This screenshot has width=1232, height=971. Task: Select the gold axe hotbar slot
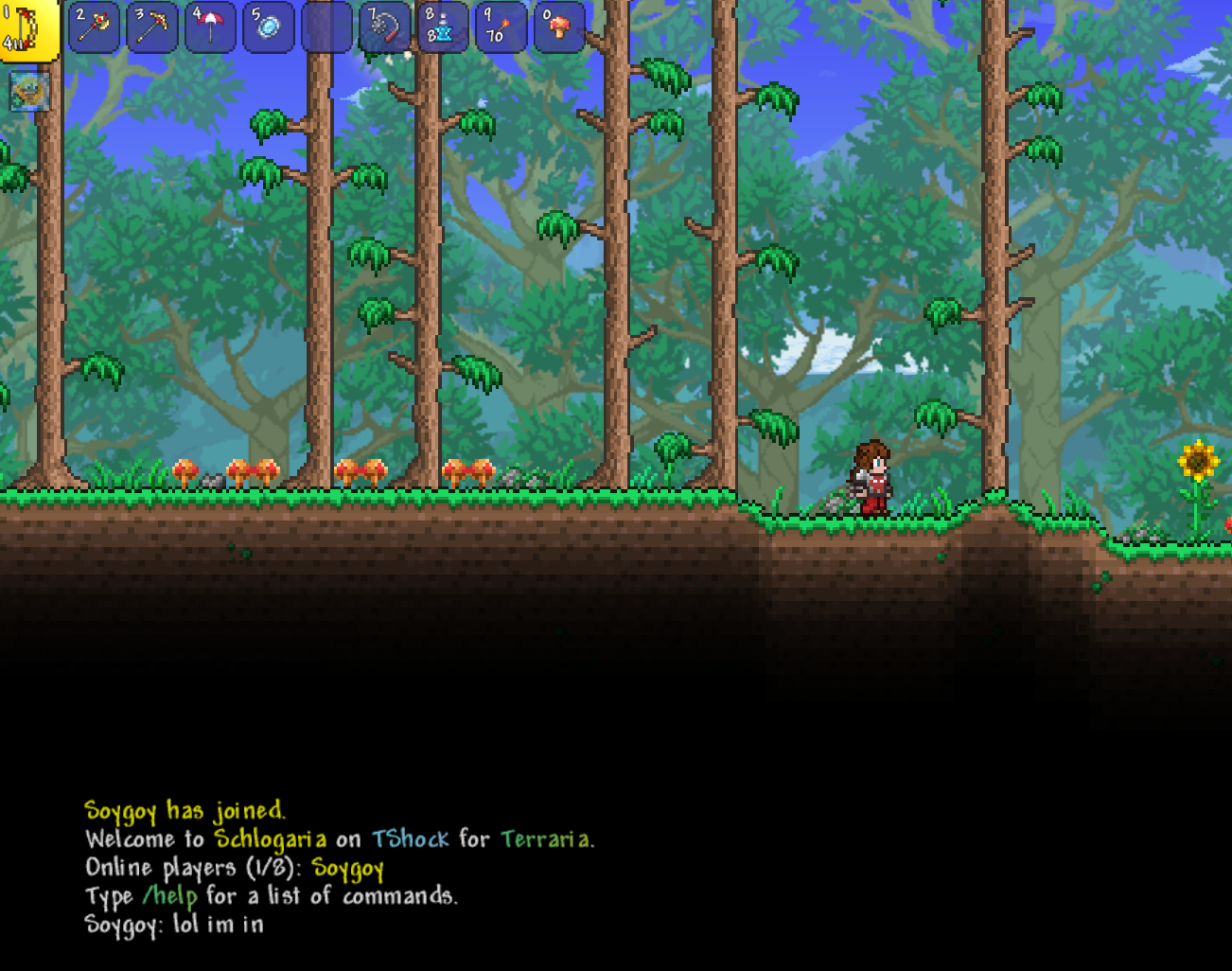tap(94, 27)
